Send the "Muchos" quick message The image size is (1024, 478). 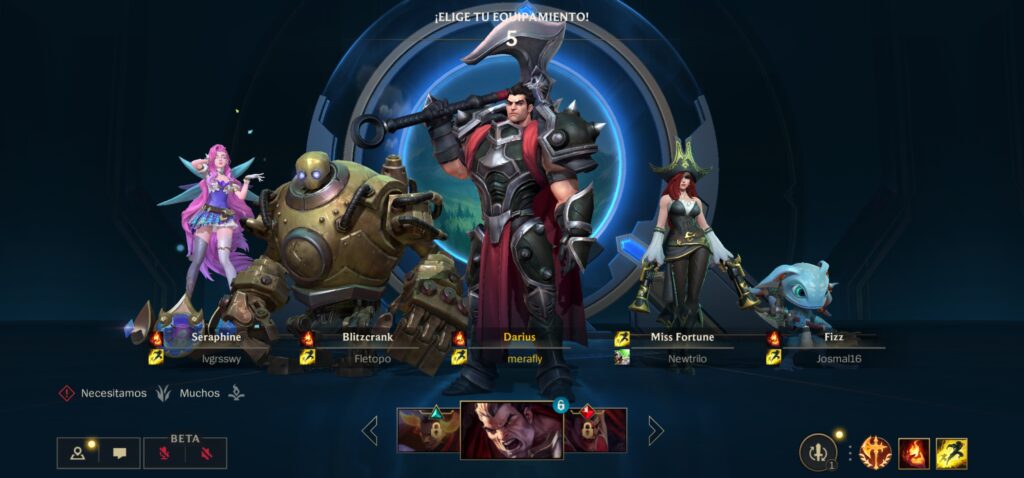199,394
